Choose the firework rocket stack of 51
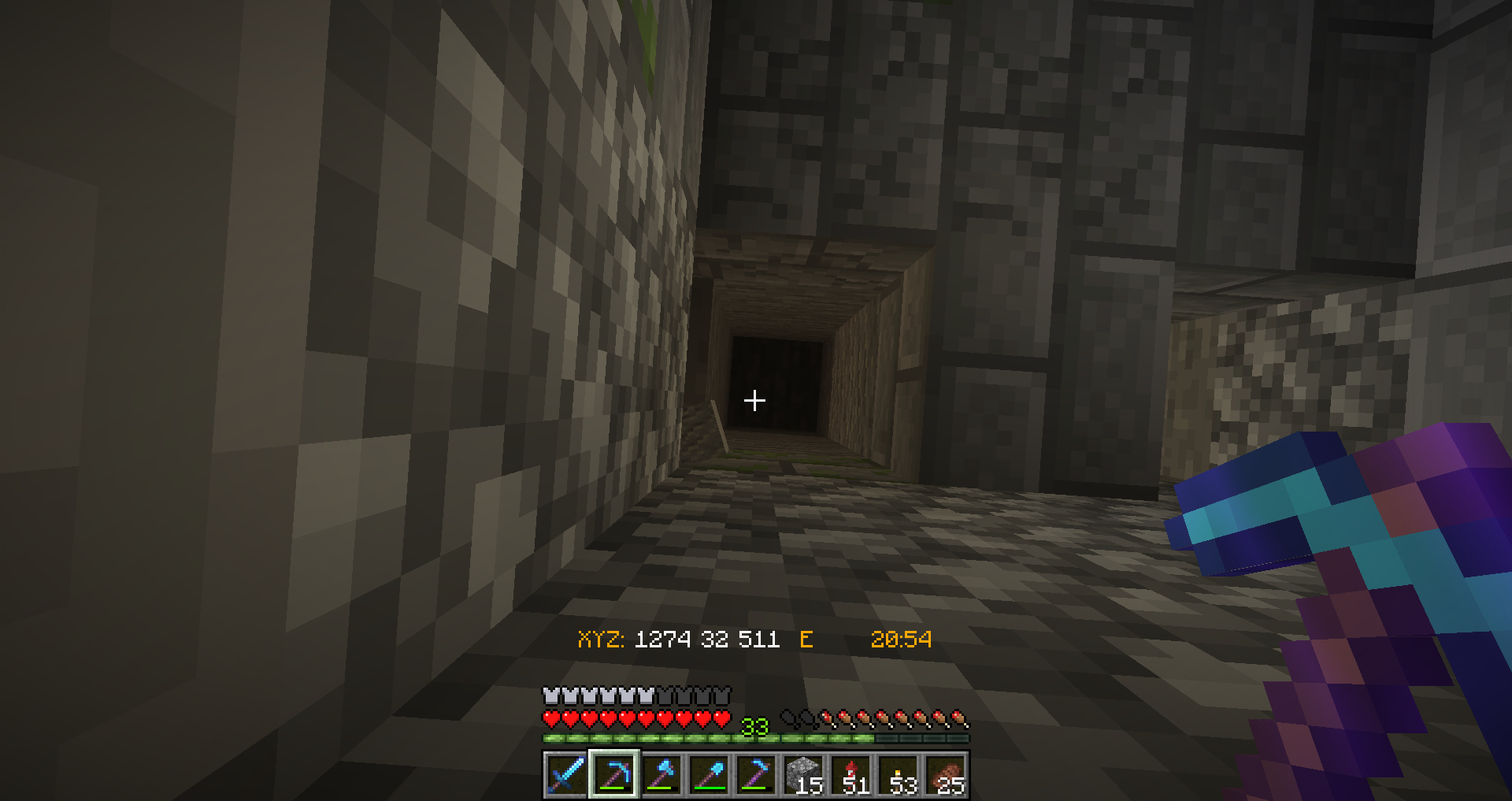Viewport: 1512px width, 801px height. [851, 774]
